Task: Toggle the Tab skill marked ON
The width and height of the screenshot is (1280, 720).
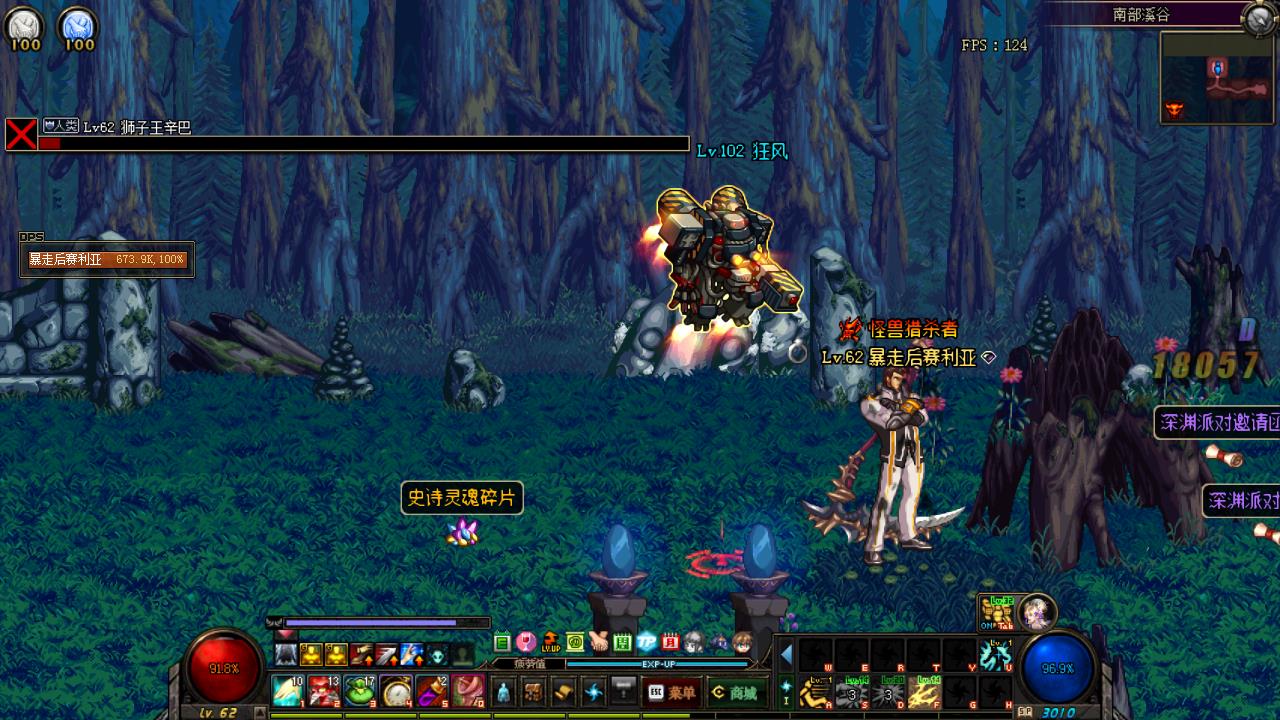Action: [995, 612]
